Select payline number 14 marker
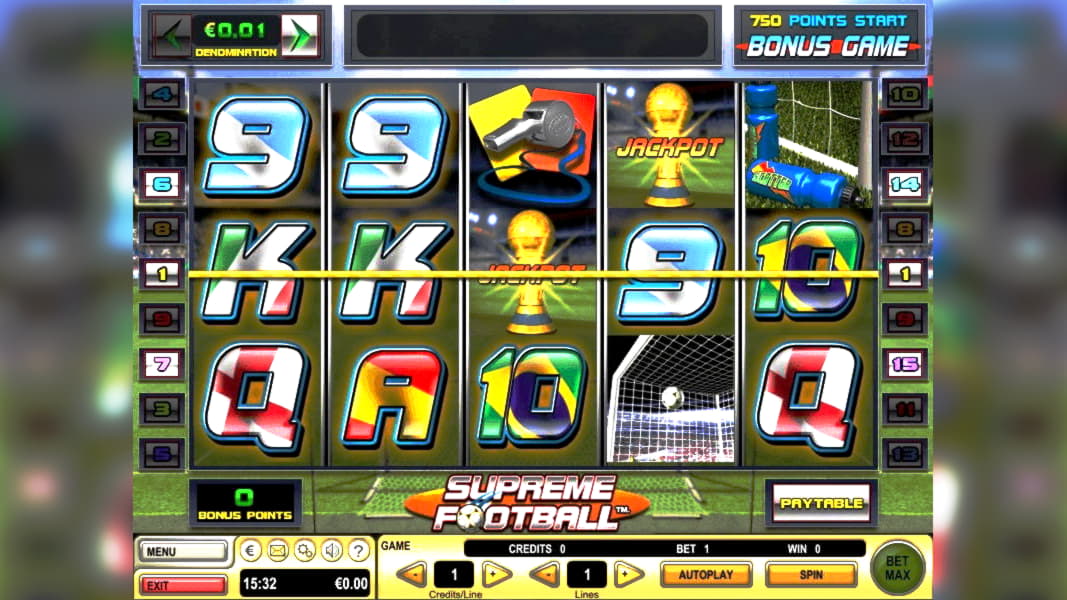The image size is (1067, 600). [x=905, y=183]
